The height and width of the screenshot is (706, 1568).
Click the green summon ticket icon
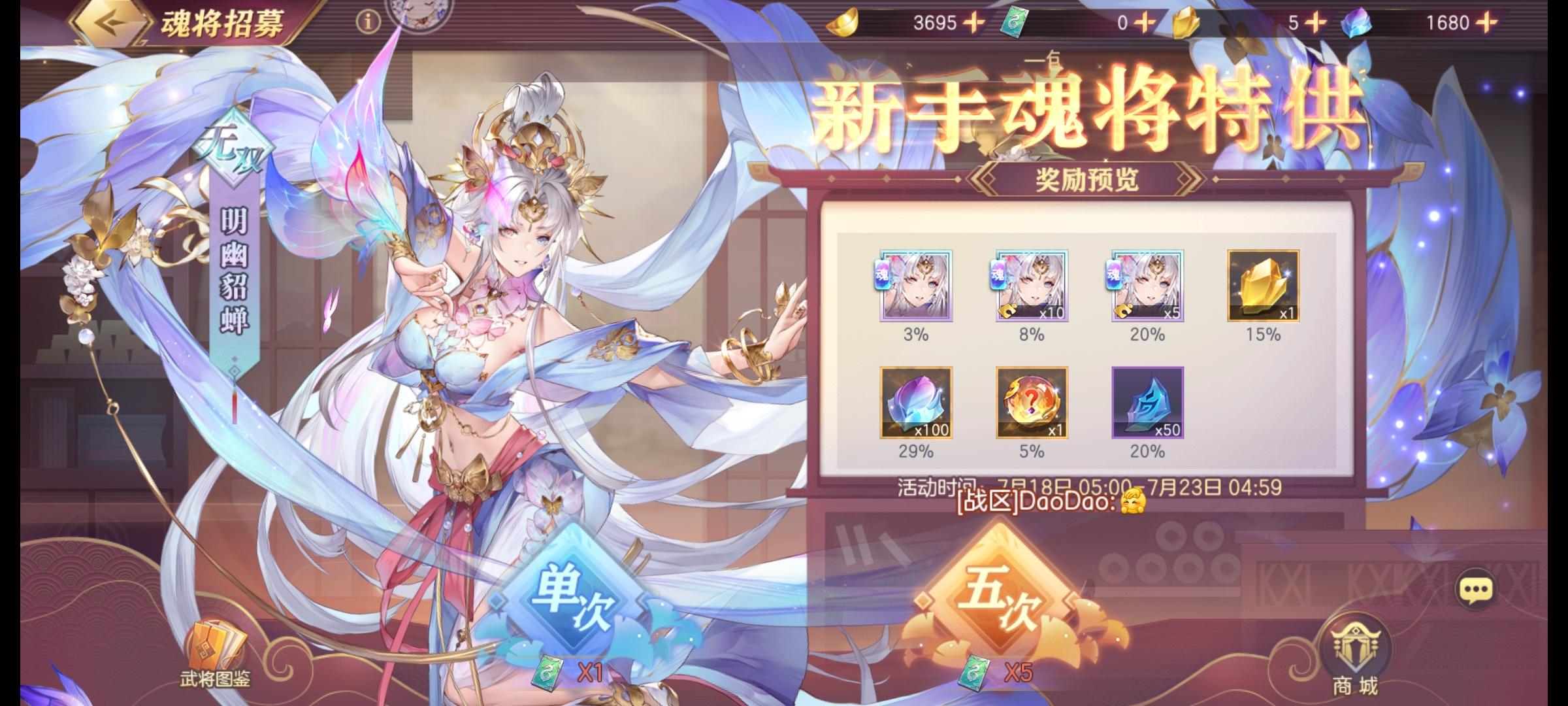tap(1015, 23)
